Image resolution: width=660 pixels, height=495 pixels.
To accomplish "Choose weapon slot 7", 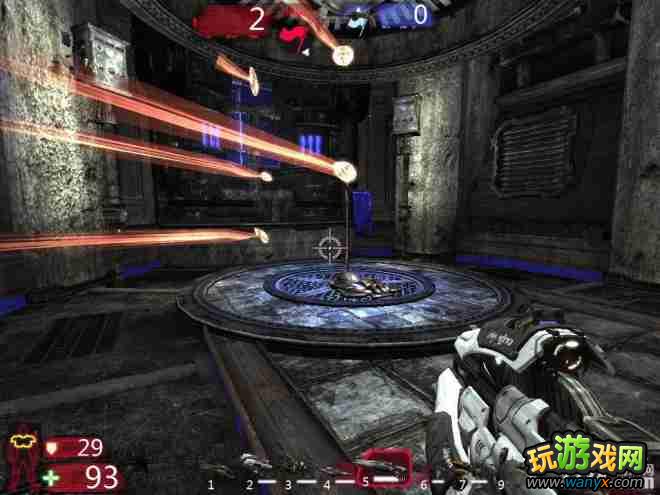I will tap(462, 482).
